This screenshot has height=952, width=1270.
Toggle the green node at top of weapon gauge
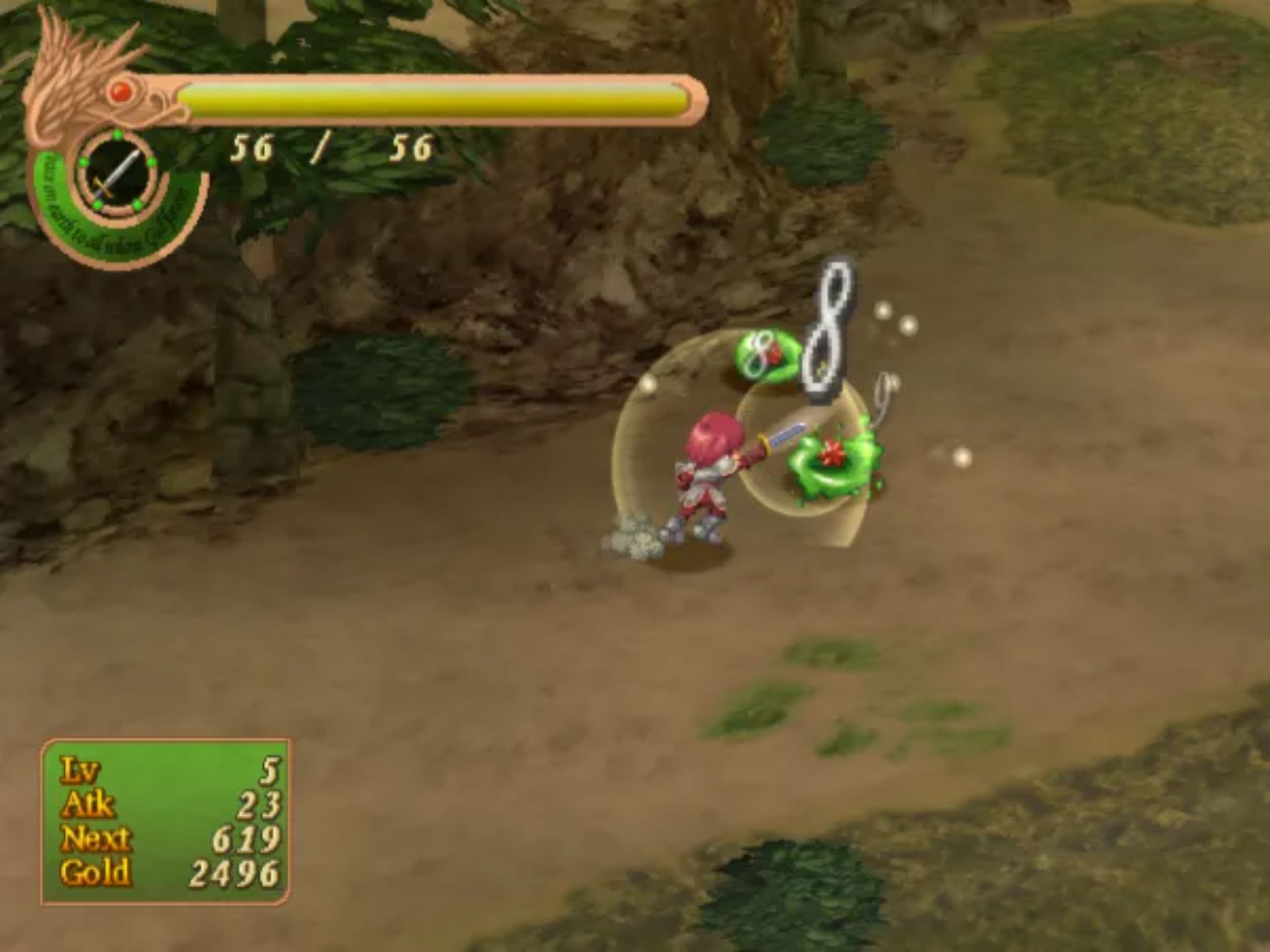(116, 134)
